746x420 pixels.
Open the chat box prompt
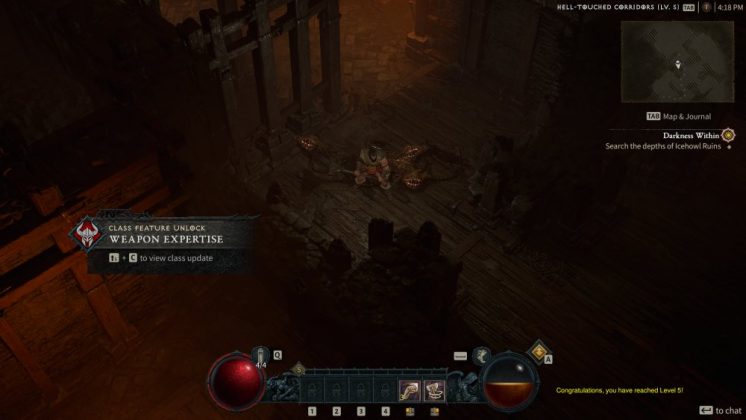click(x=720, y=410)
